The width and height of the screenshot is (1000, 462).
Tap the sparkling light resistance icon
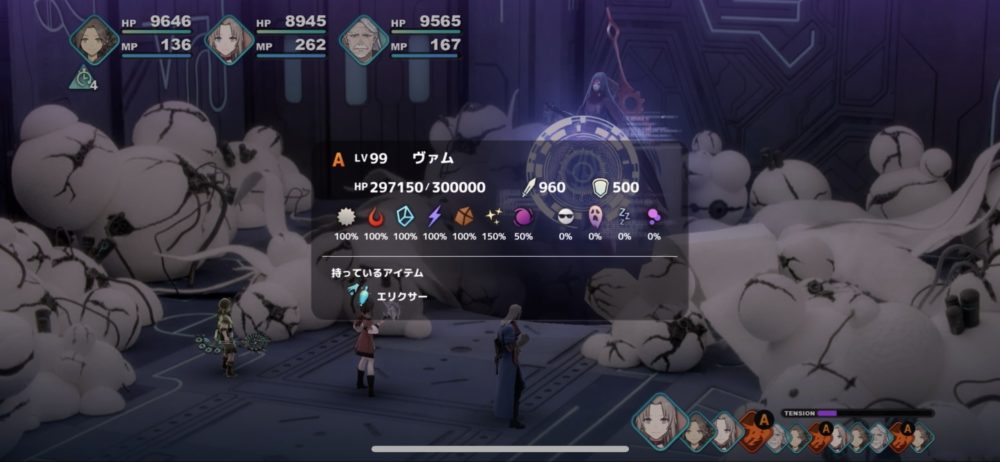[x=493, y=216]
